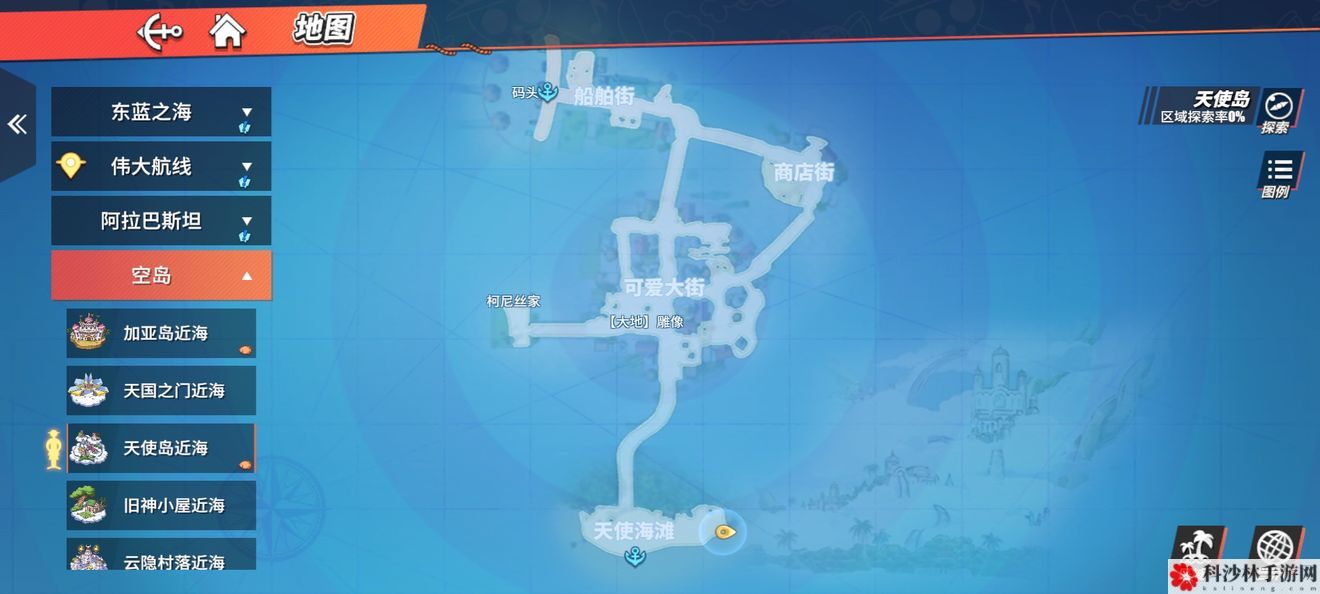The width and height of the screenshot is (1320, 594).
Task: Show the 图例 map legend
Action: (x=1277, y=174)
